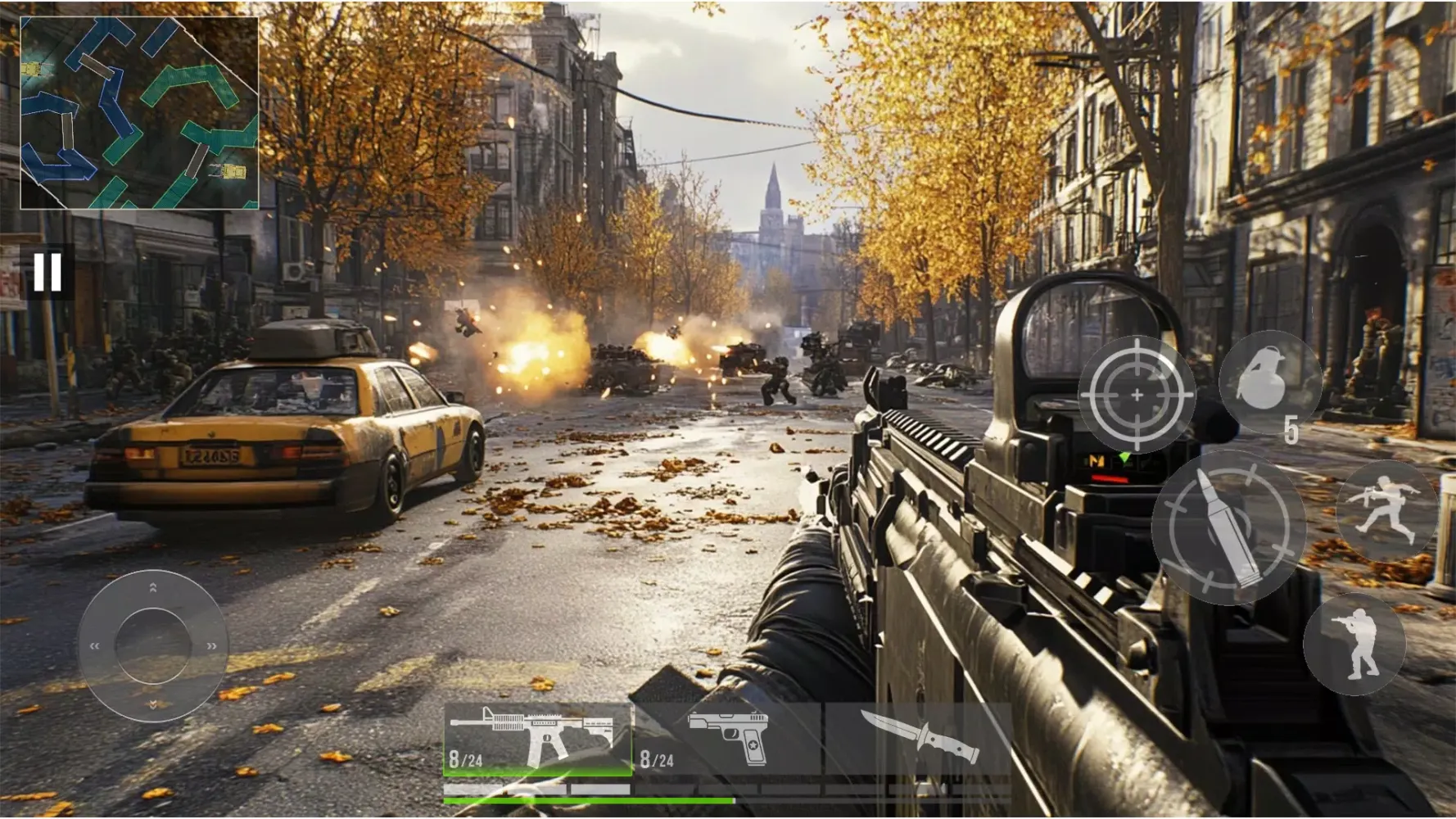Tap the grenade counter showing 5

pyautogui.click(x=1292, y=428)
